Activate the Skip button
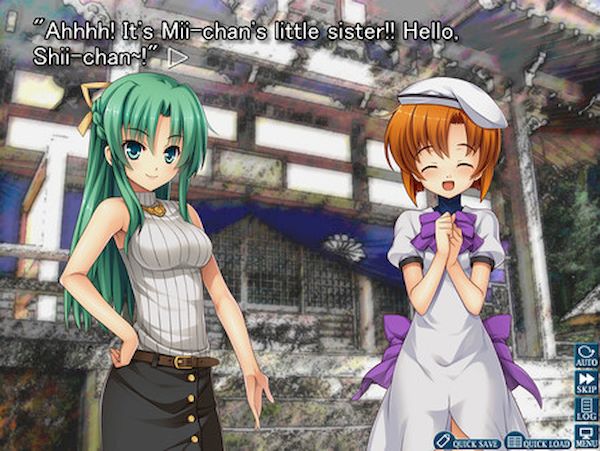This screenshot has width=600, height=451. tap(587, 383)
